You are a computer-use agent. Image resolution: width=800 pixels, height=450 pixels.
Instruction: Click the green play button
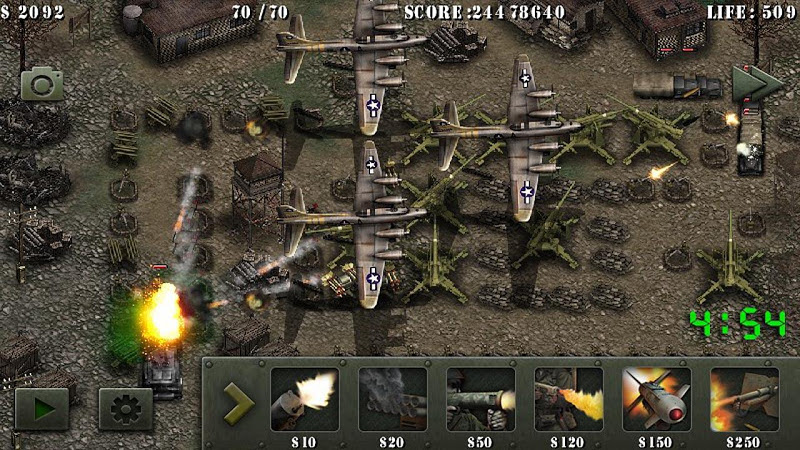click(x=42, y=409)
